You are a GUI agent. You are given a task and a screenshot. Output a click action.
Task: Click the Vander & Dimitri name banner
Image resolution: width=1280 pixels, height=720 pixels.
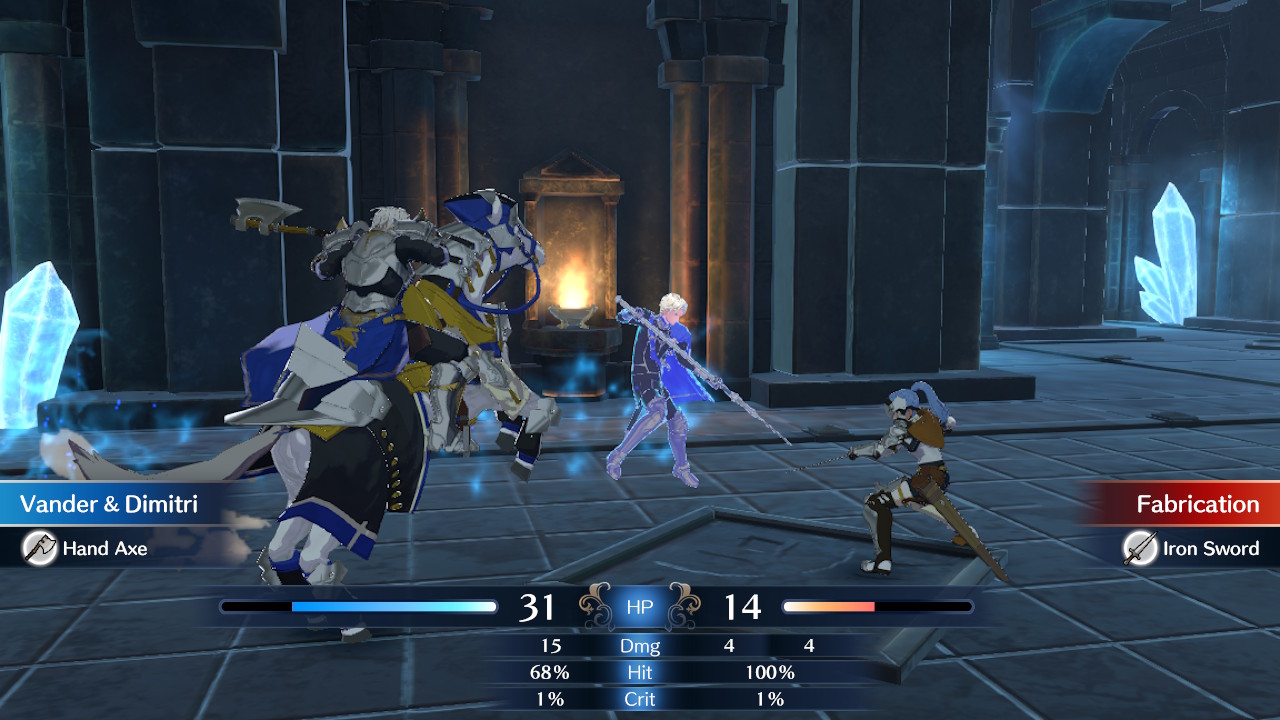(x=109, y=504)
